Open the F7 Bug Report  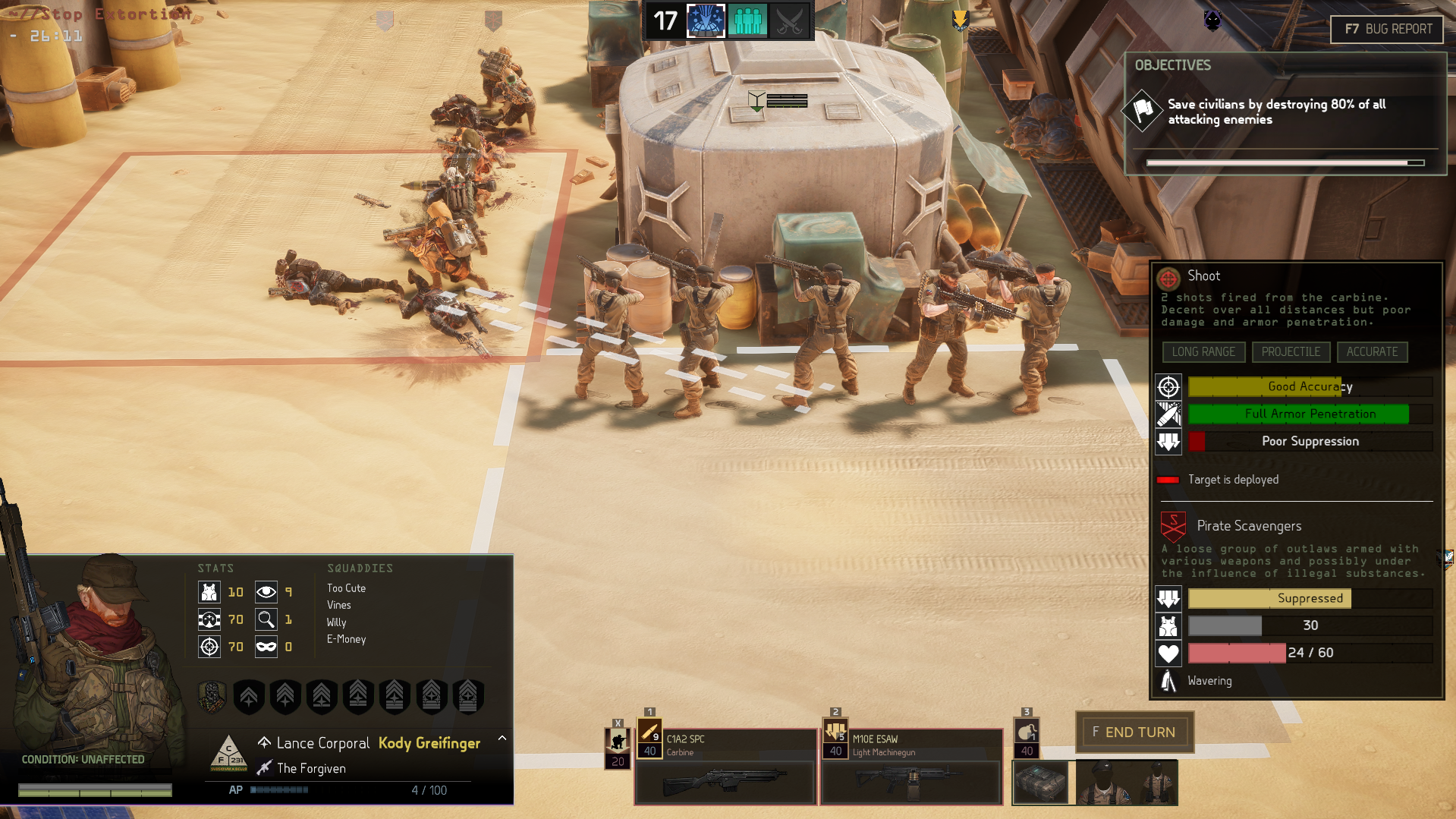click(1387, 29)
